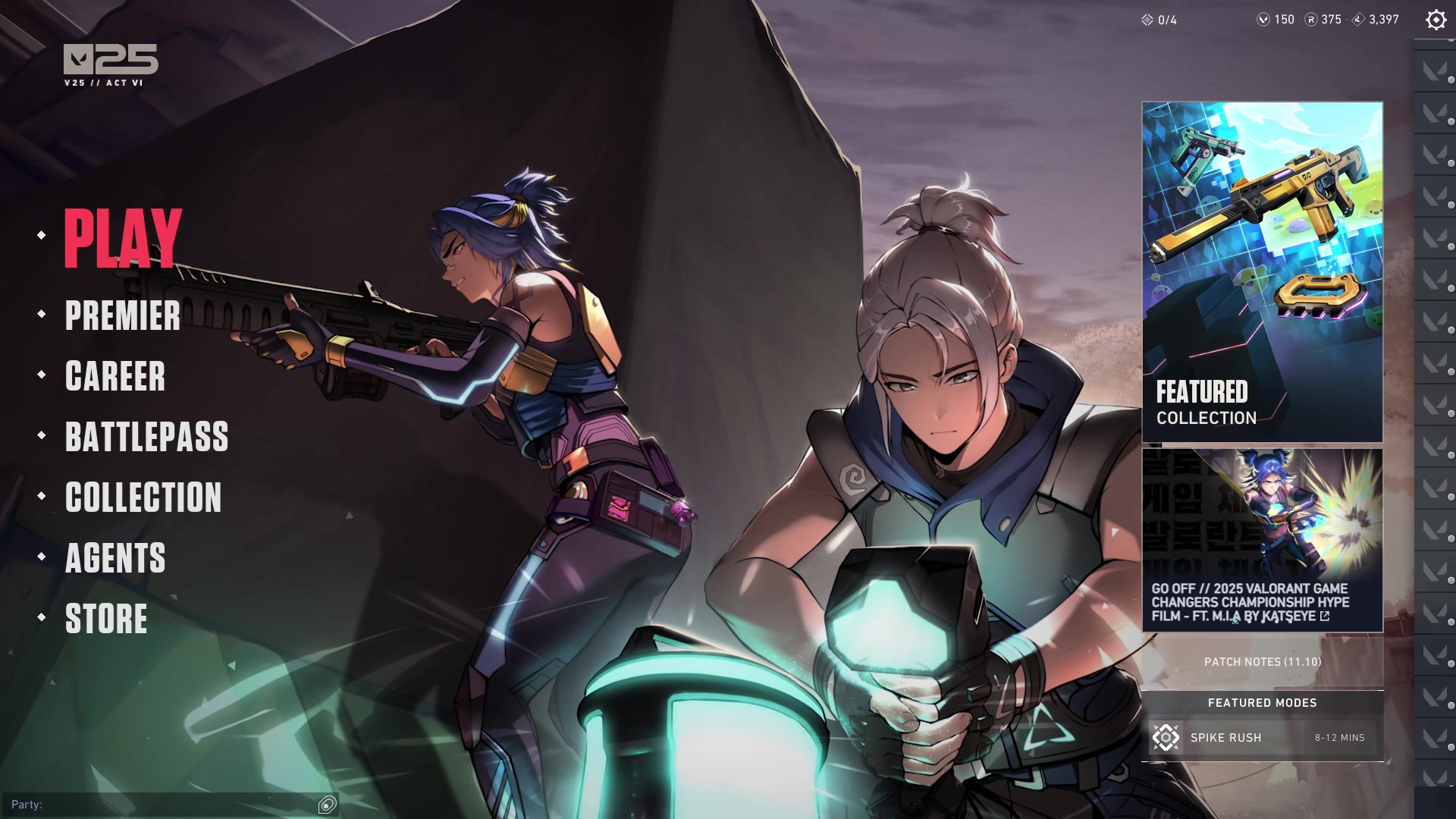Open the Settings gear icon
The height and width of the screenshot is (819, 1456).
(x=1435, y=20)
